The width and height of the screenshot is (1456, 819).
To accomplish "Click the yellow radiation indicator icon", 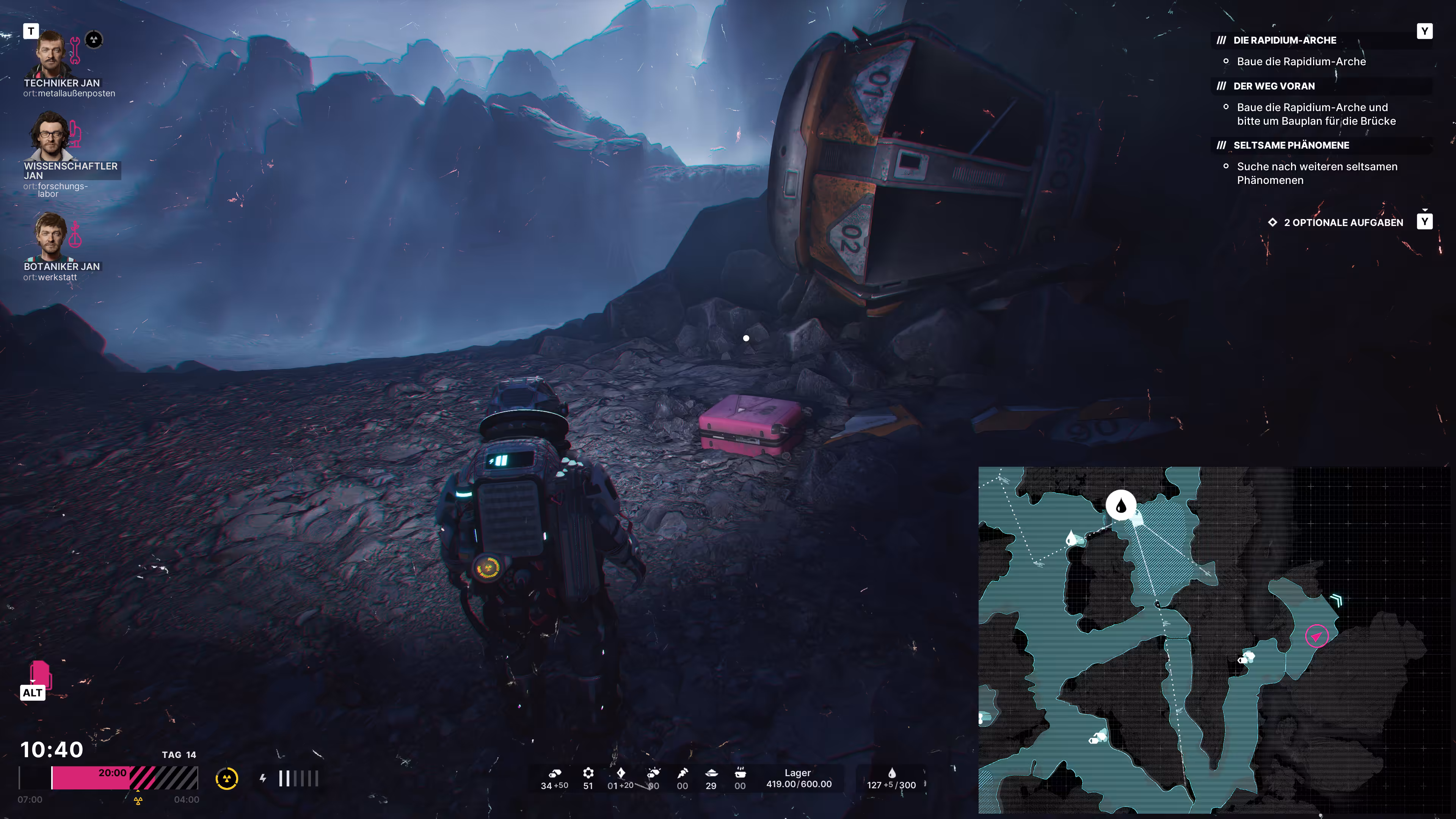I will coord(227,779).
